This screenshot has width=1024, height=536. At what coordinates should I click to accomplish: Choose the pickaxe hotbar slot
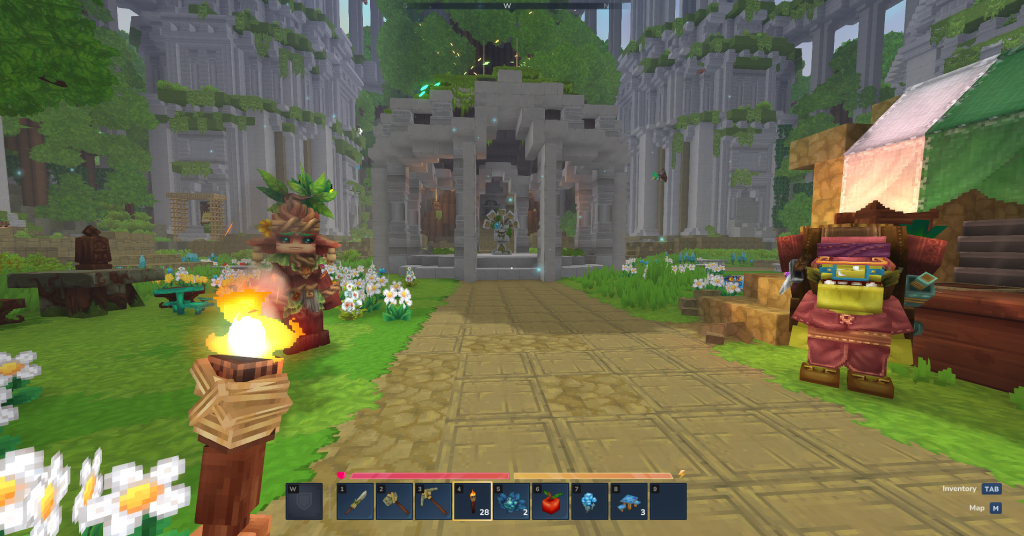433,501
